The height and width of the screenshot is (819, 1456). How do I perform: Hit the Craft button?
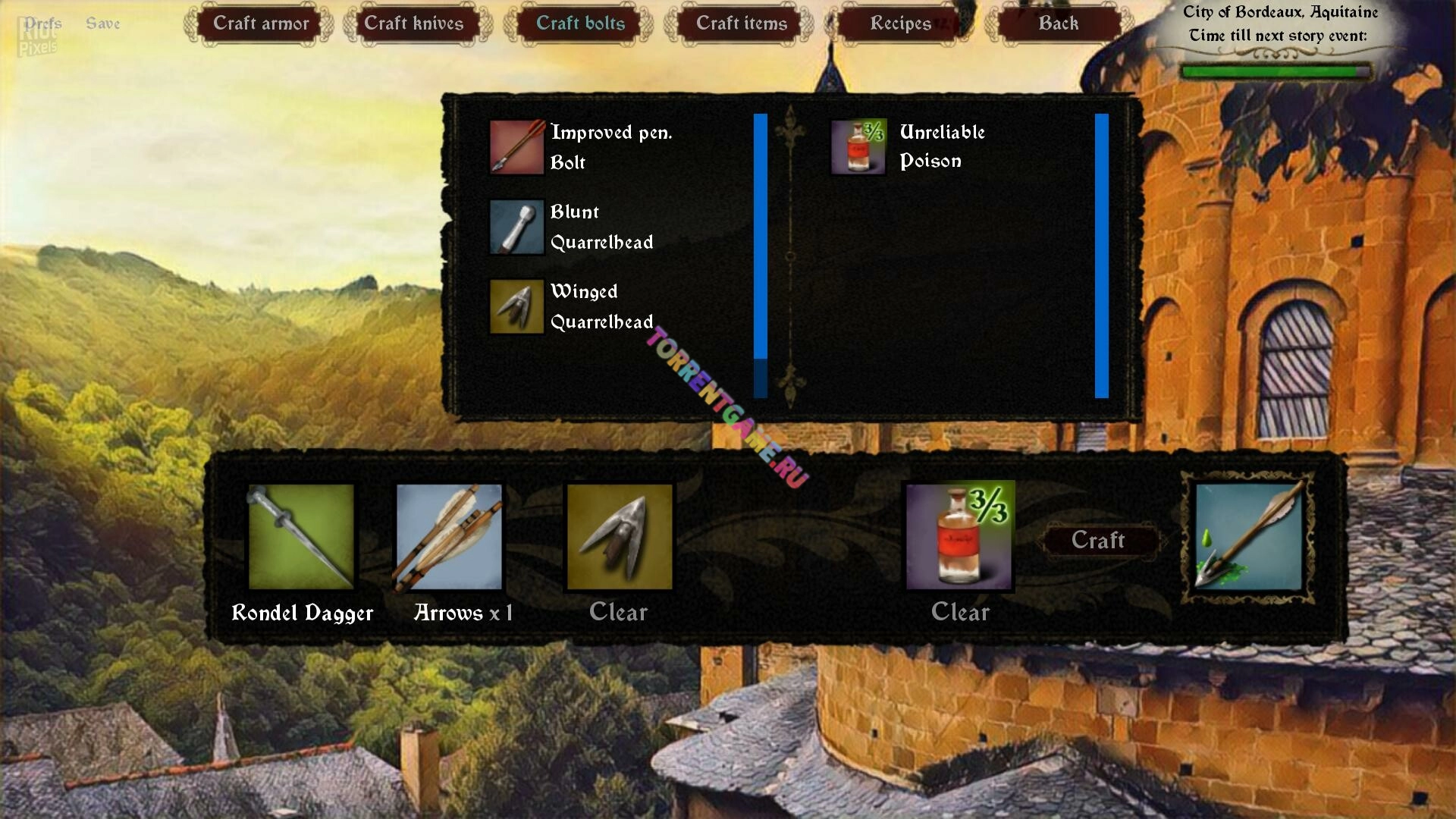pos(1097,540)
